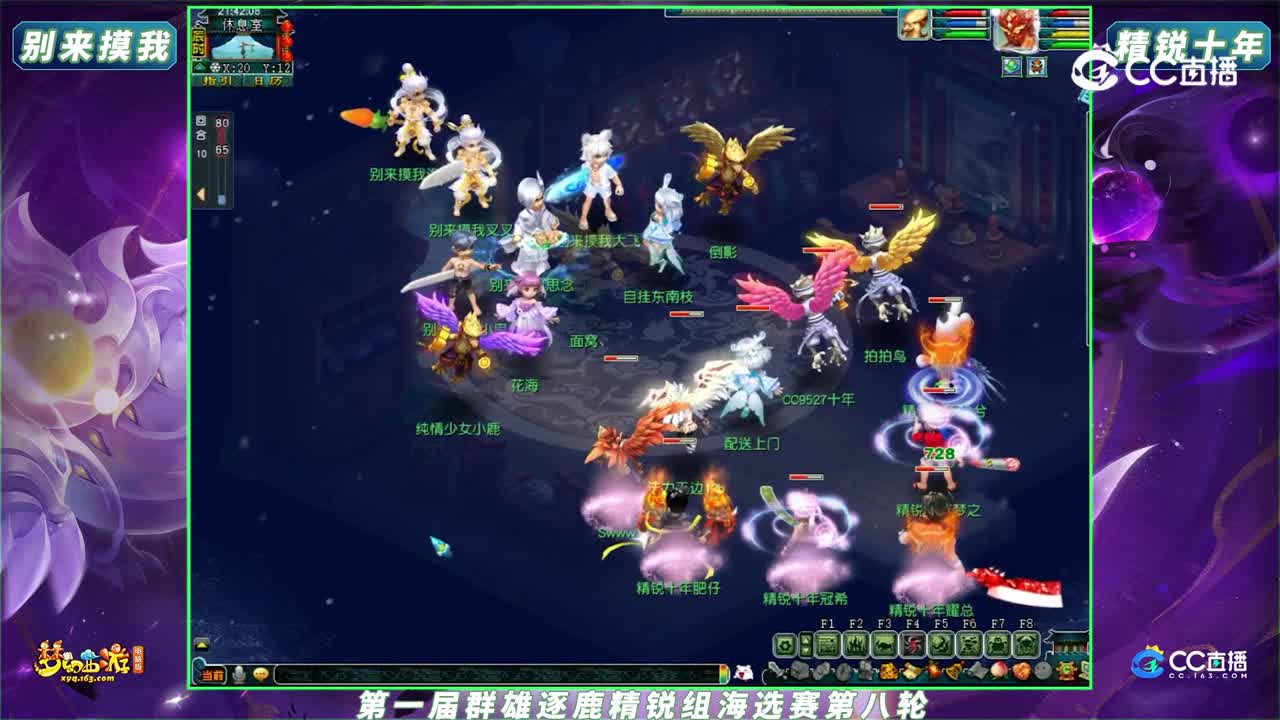Collapse the turn counter with its left arrow
Image resolution: width=1280 pixels, height=720 pixels.
point(200,192)
